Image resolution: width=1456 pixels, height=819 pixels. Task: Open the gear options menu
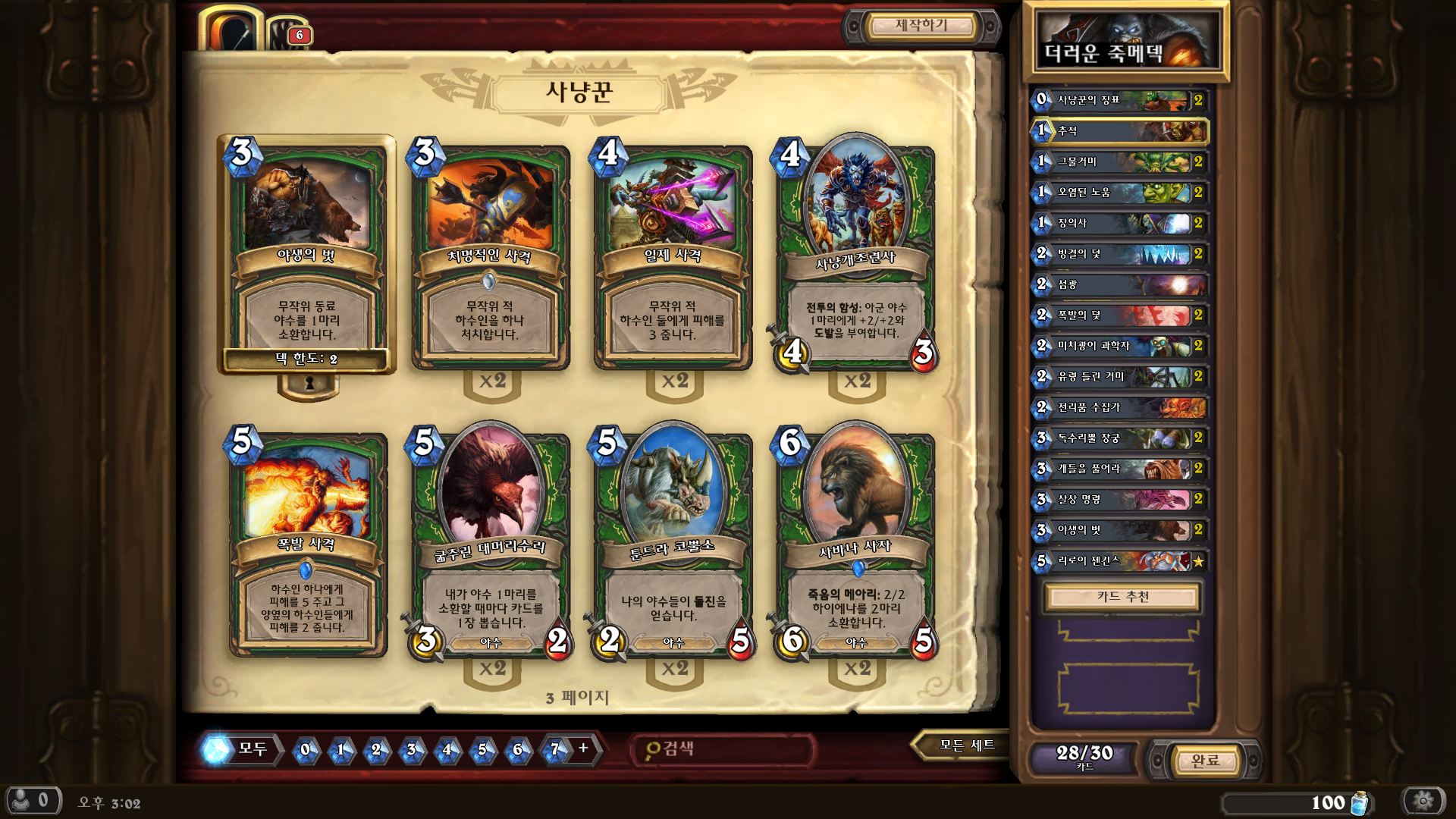click(1423, 801)
